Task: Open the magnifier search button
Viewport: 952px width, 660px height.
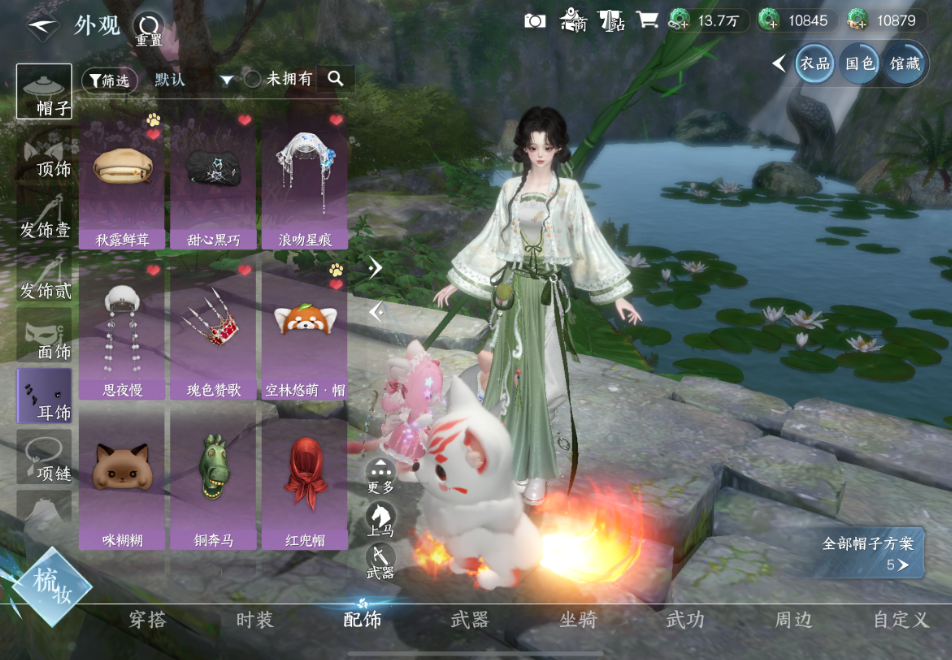Action: 336,79
